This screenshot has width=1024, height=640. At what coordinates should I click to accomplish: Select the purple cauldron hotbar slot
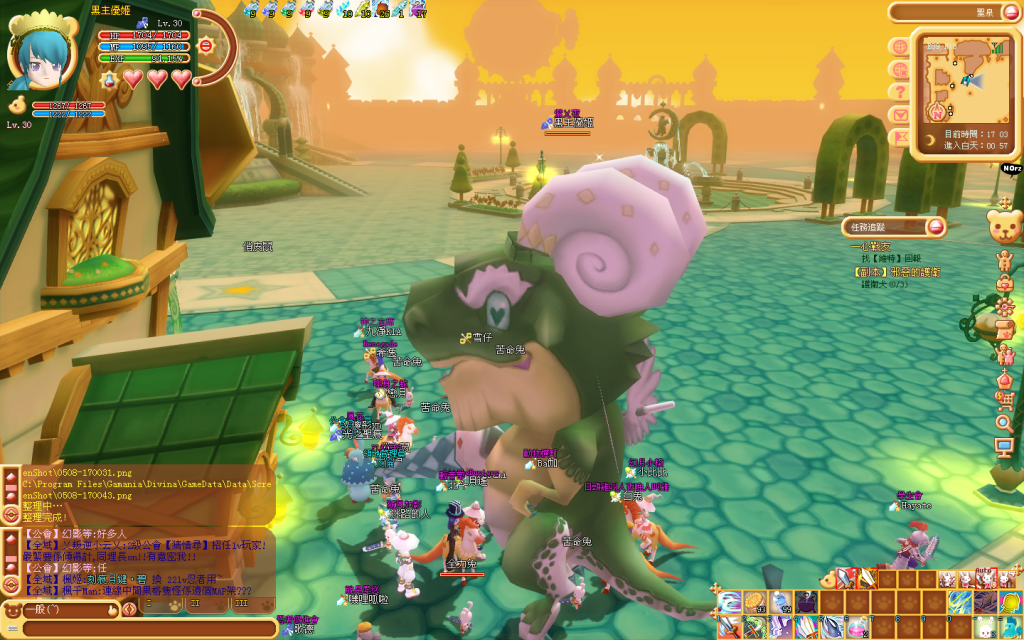pyautogui.click(x=806, y=603)
